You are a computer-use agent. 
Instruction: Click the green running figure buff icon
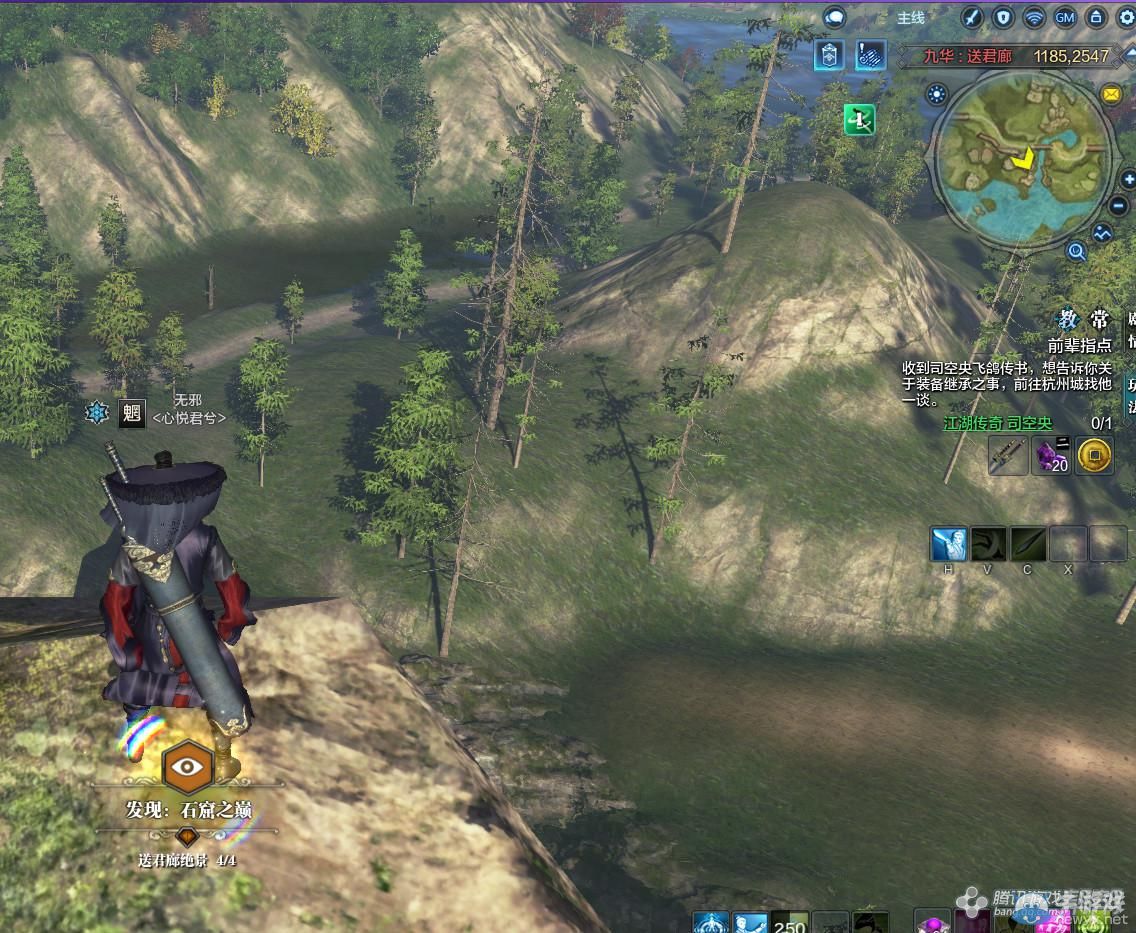[x=860, y=120]
